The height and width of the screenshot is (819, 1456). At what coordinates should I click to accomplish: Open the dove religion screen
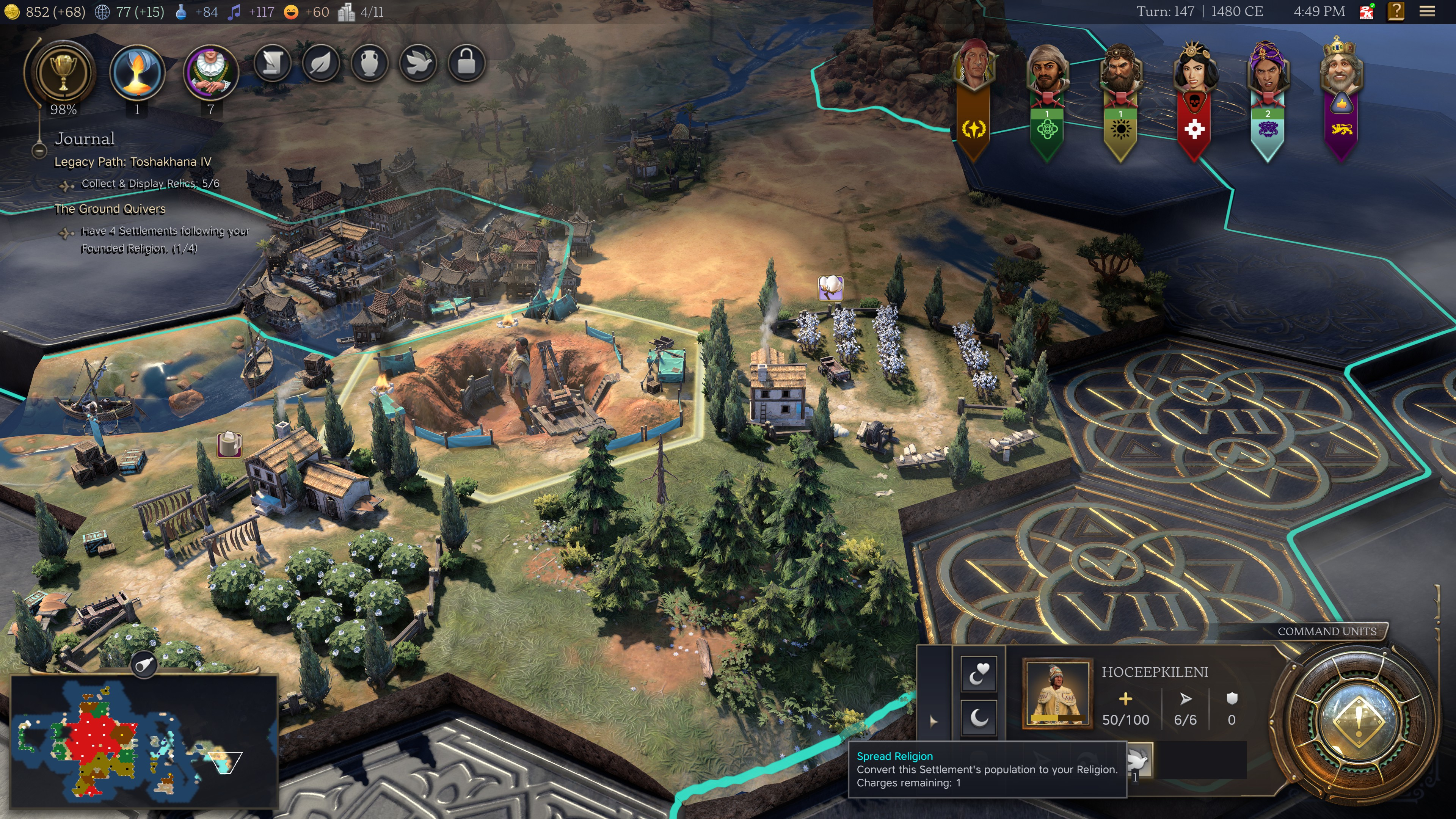[418, 63]
